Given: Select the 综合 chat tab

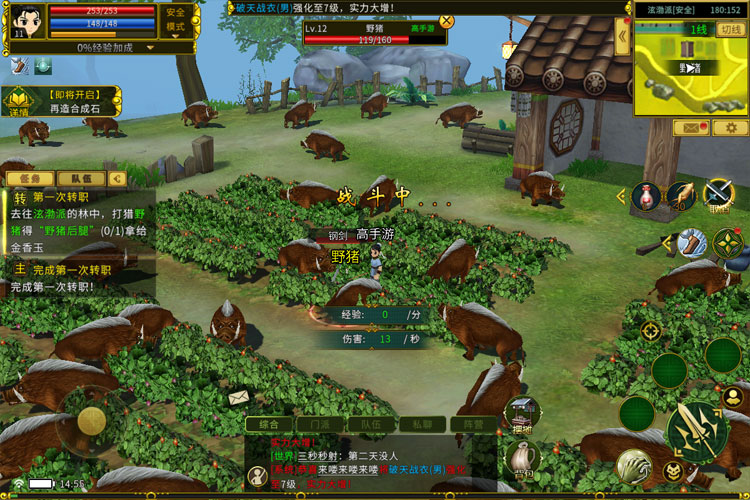Looking at the screenshot, I should click(x=269, y=424).
